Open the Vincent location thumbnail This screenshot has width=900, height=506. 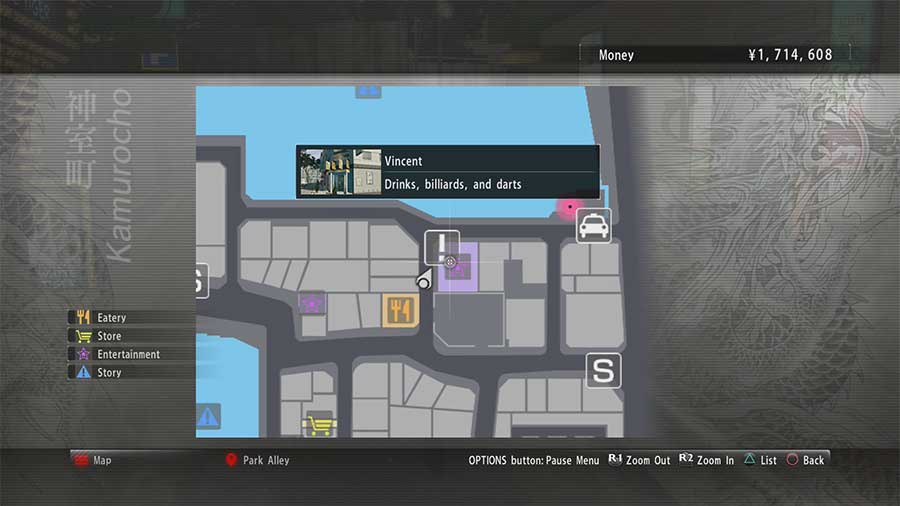[340, 172]
